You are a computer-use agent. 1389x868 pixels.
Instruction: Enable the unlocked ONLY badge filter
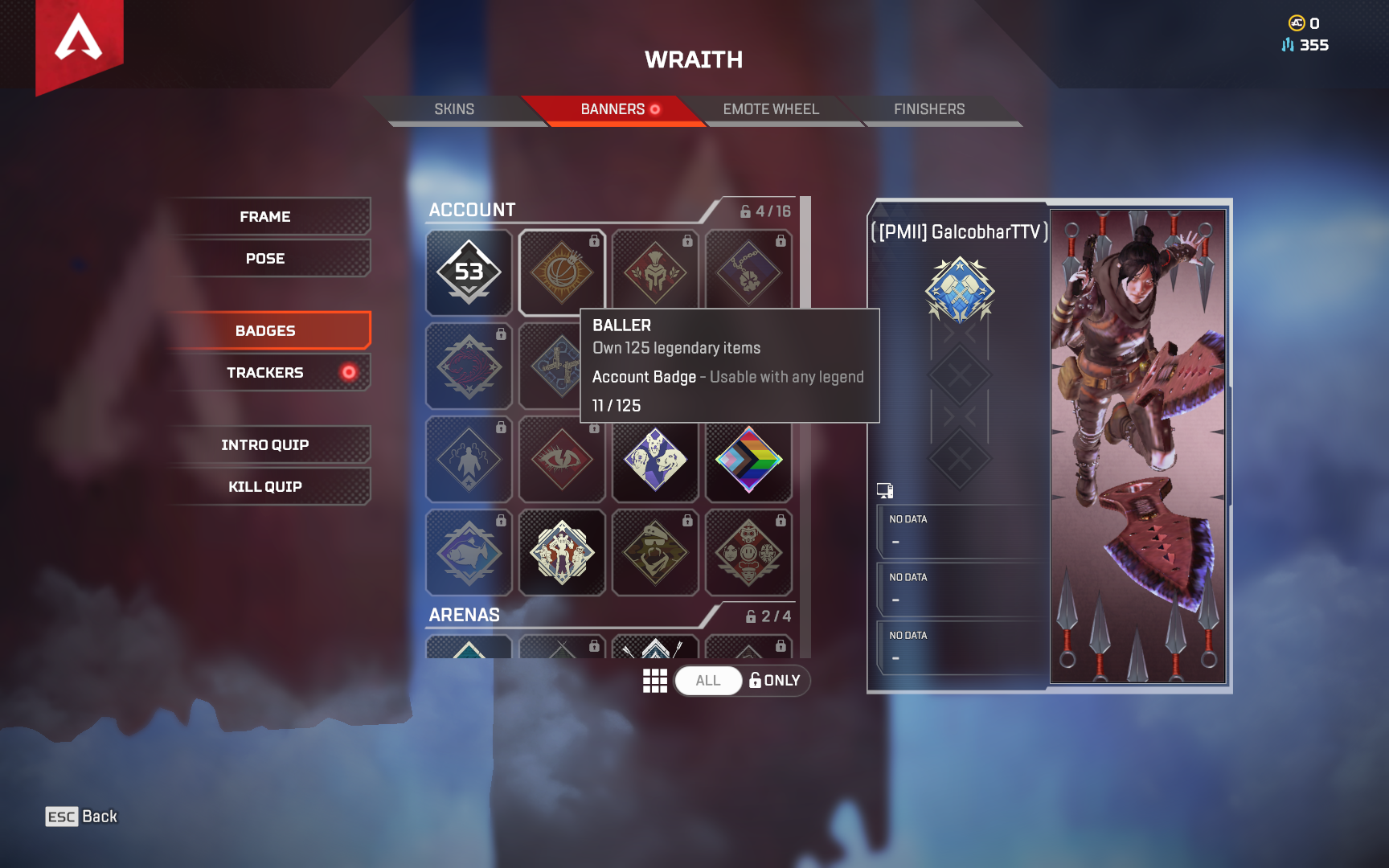(x=774, y=681)
